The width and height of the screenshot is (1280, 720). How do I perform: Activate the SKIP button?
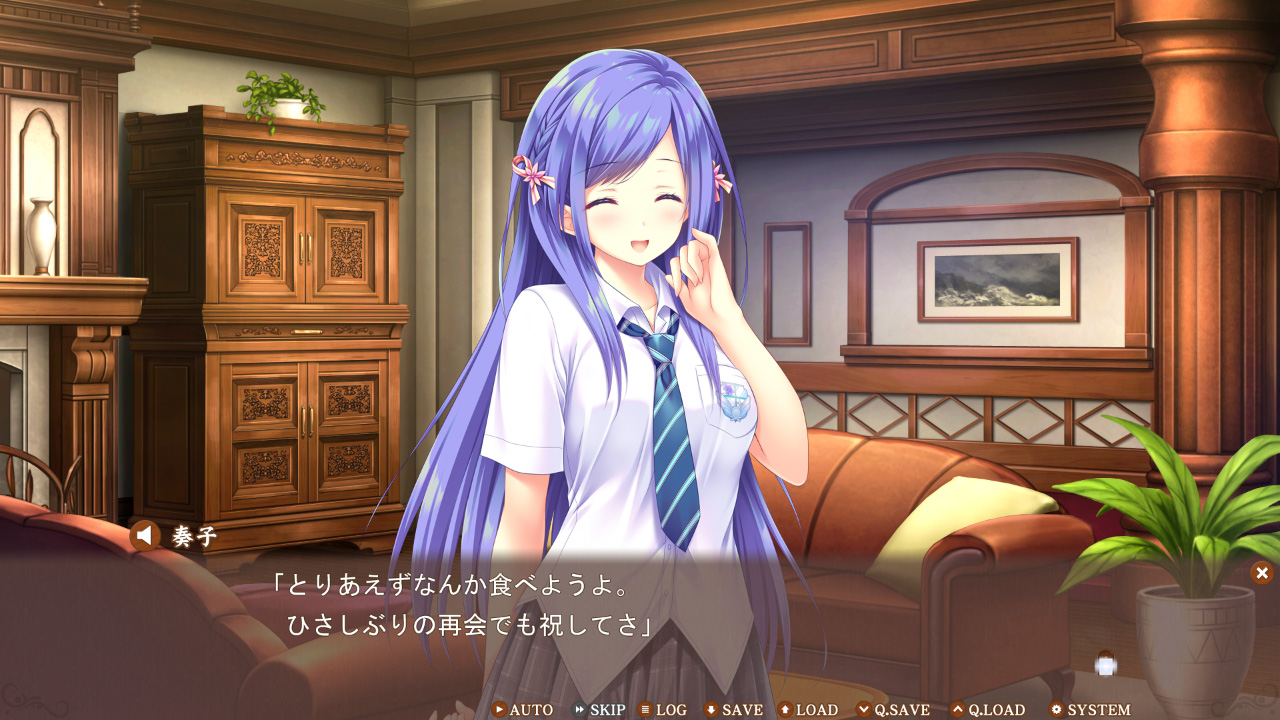(599, 710)
